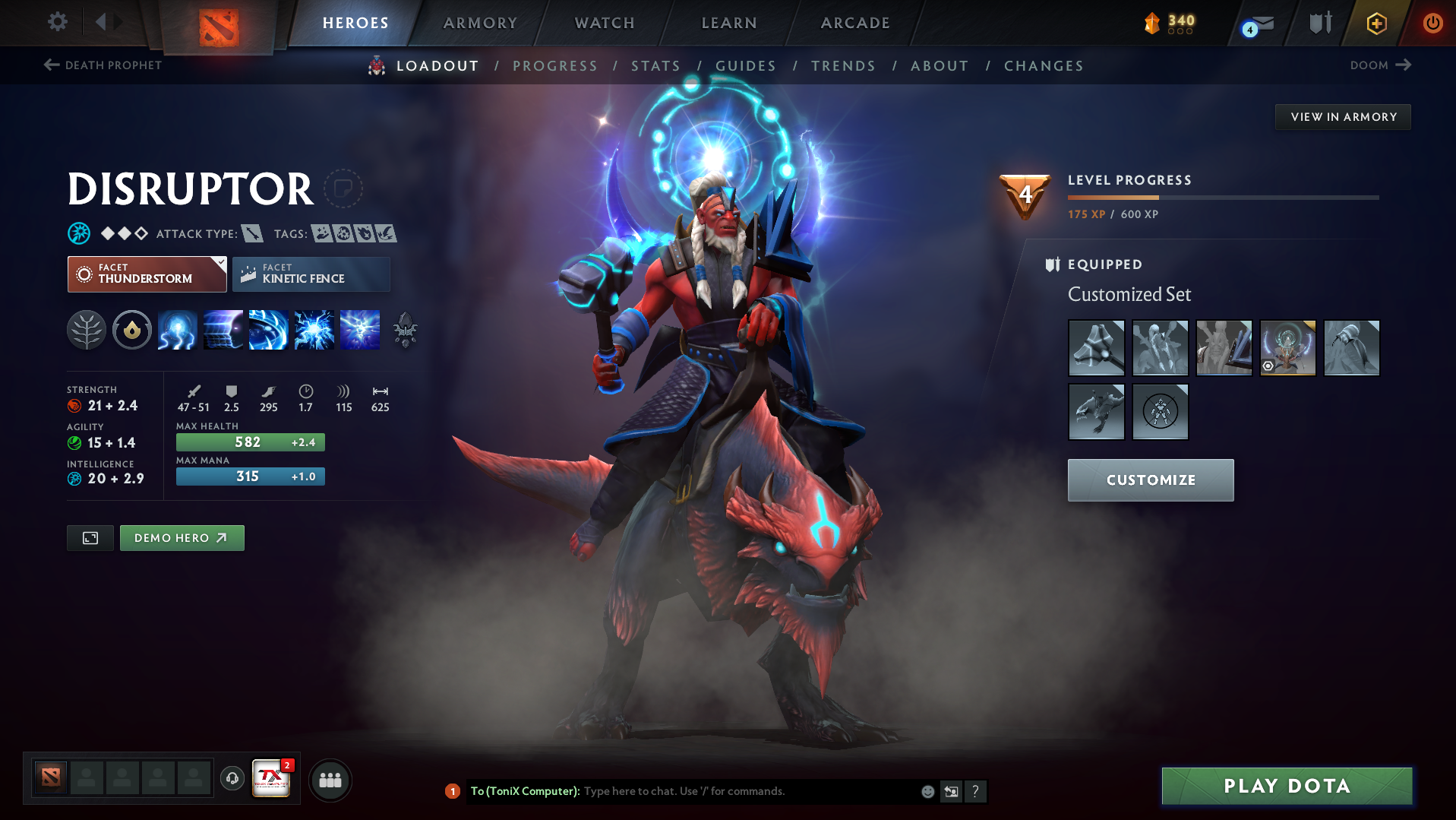
Task: Click the innate ability droplet icon
Action: [132, 330]
